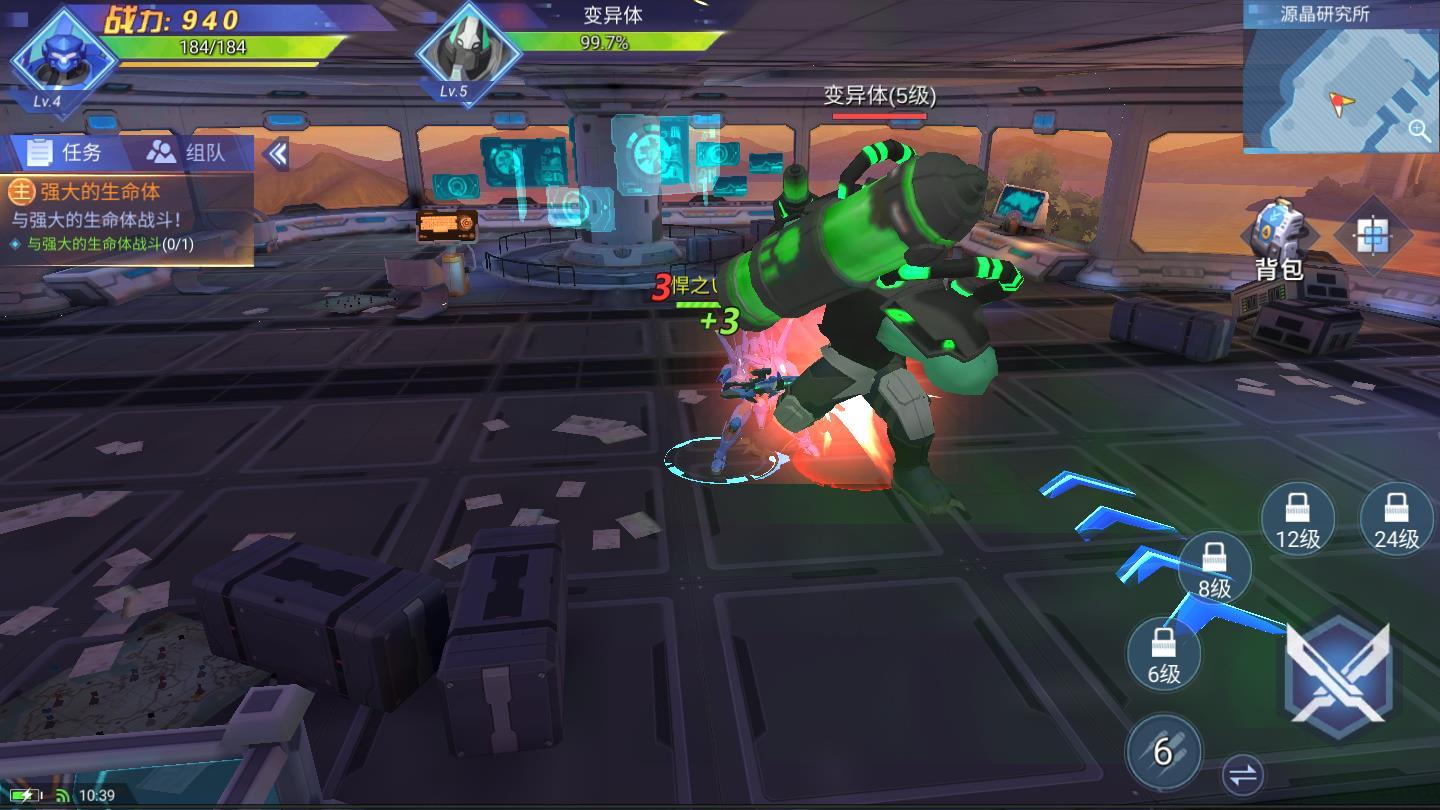Open the 组队 team tab
The height and width of the screenshot is (810, 1440).
[x=187, y=152]
